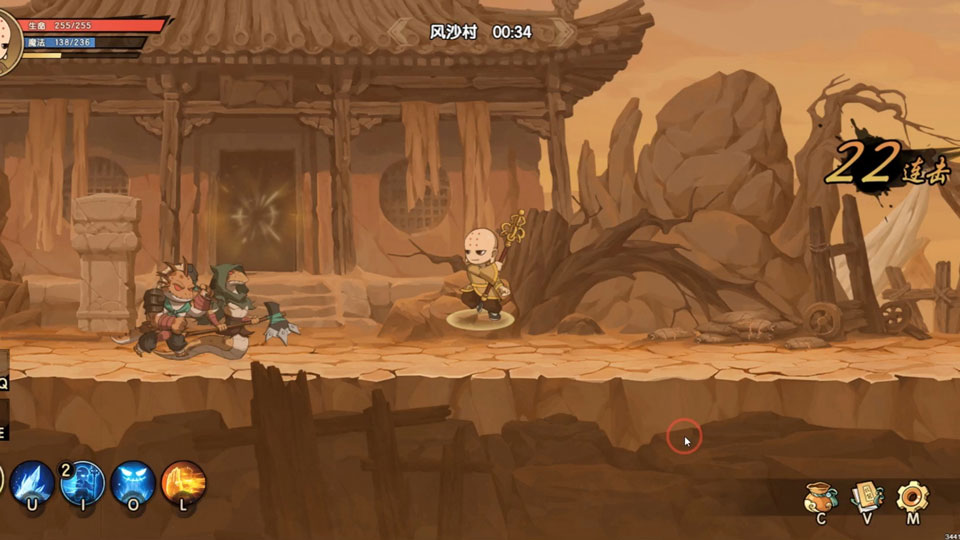Use the blue monk-with-staff skill
The height and width of the screenshot is (540, 960).
click(82, 483)
